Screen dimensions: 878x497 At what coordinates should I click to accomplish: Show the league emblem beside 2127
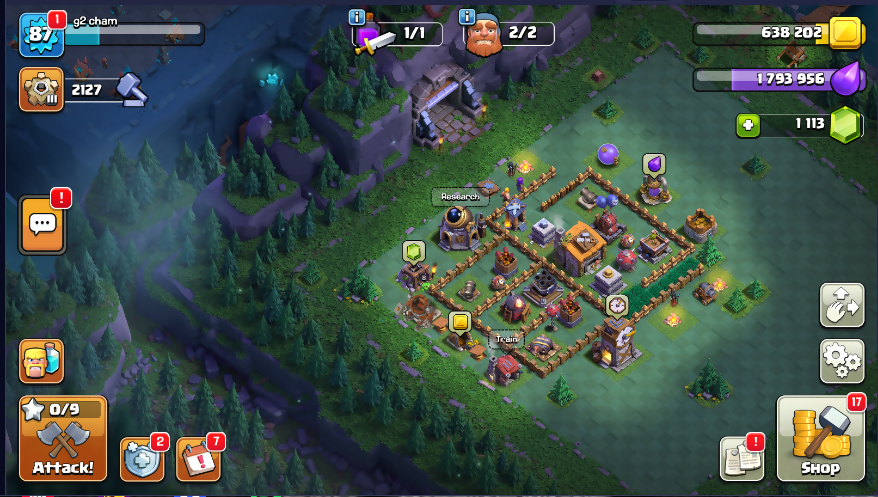pos(41,90)
